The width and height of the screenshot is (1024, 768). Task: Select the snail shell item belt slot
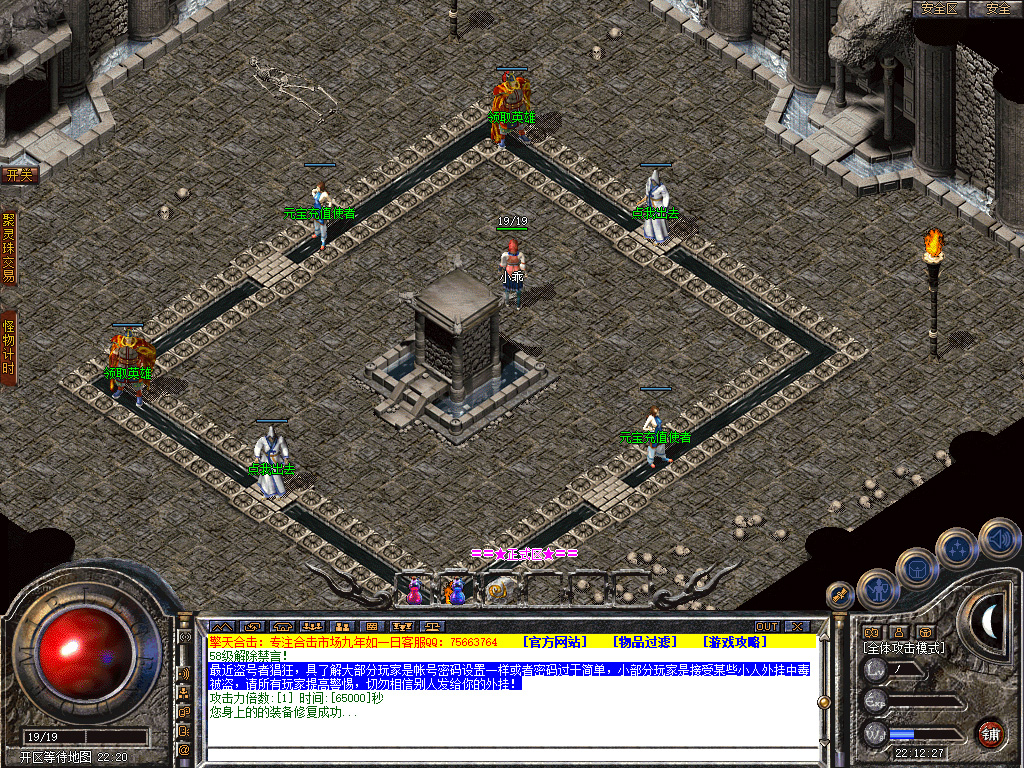pyautogui.click(x=497, y=590)
